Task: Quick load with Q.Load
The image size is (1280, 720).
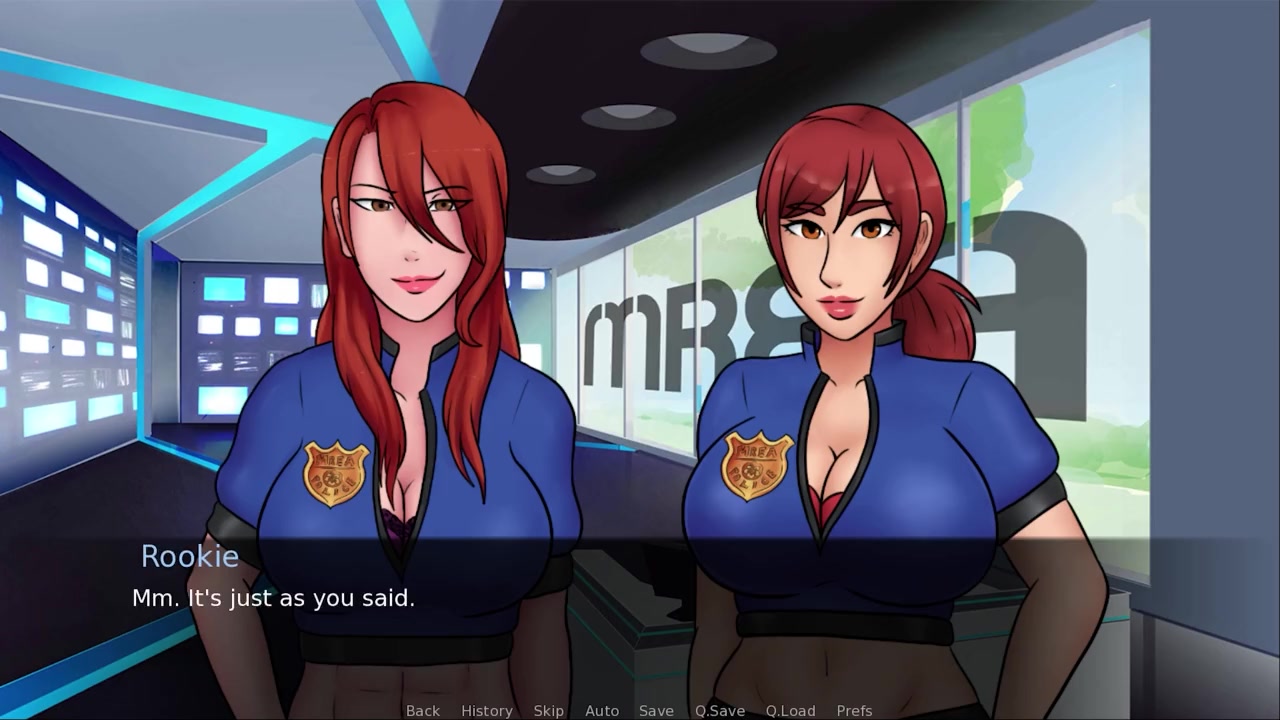Action: (790, 710)
